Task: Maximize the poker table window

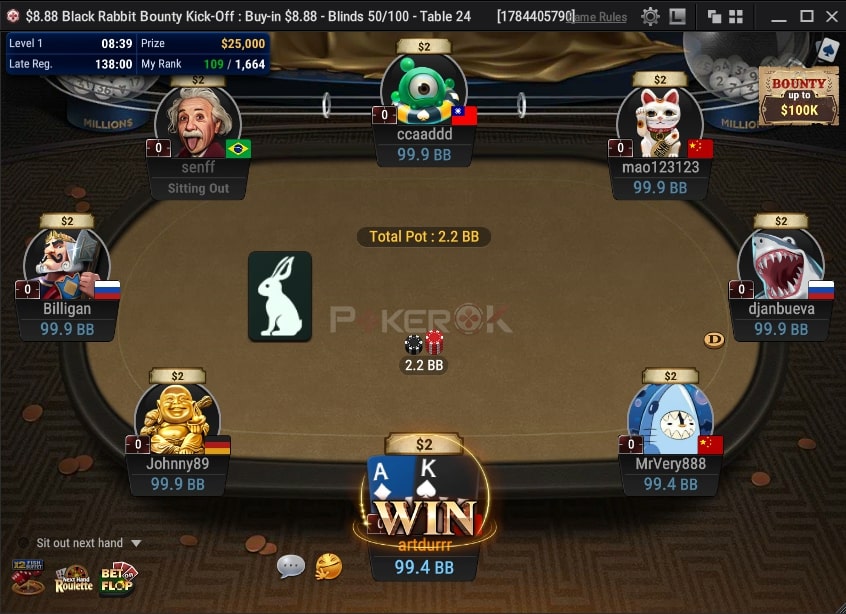Action: click(806, 16)
